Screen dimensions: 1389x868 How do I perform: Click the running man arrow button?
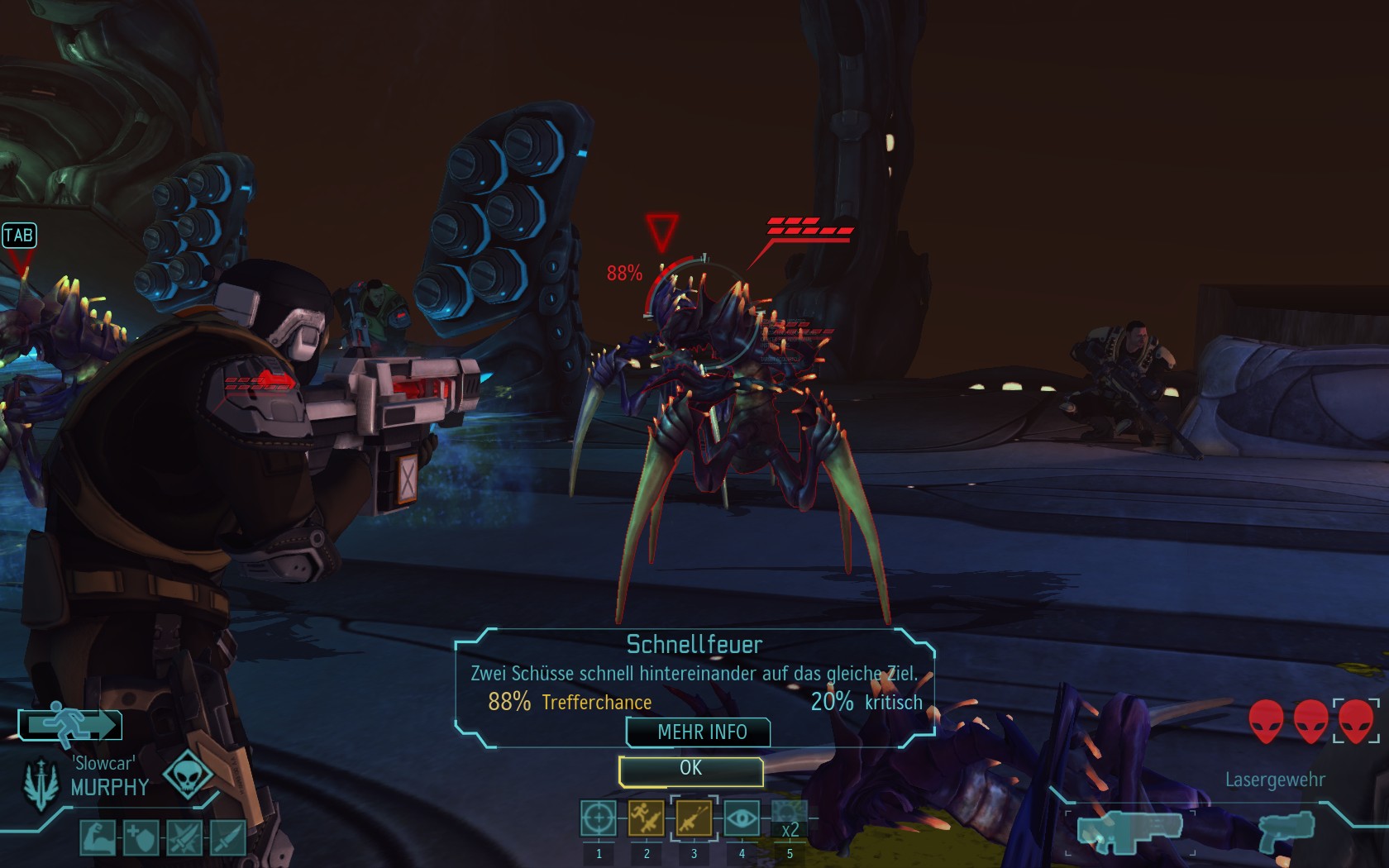click(71, 725)
